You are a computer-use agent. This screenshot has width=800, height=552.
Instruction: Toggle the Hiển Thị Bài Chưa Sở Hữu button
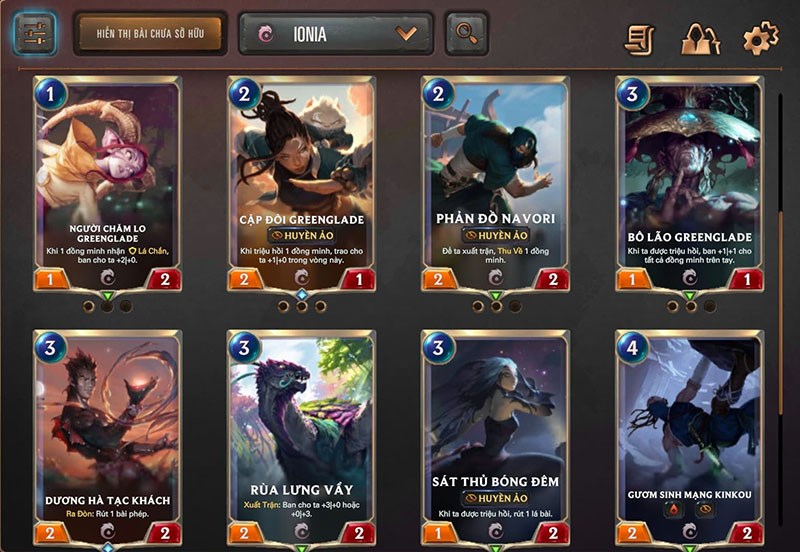(x=150, y=34)
